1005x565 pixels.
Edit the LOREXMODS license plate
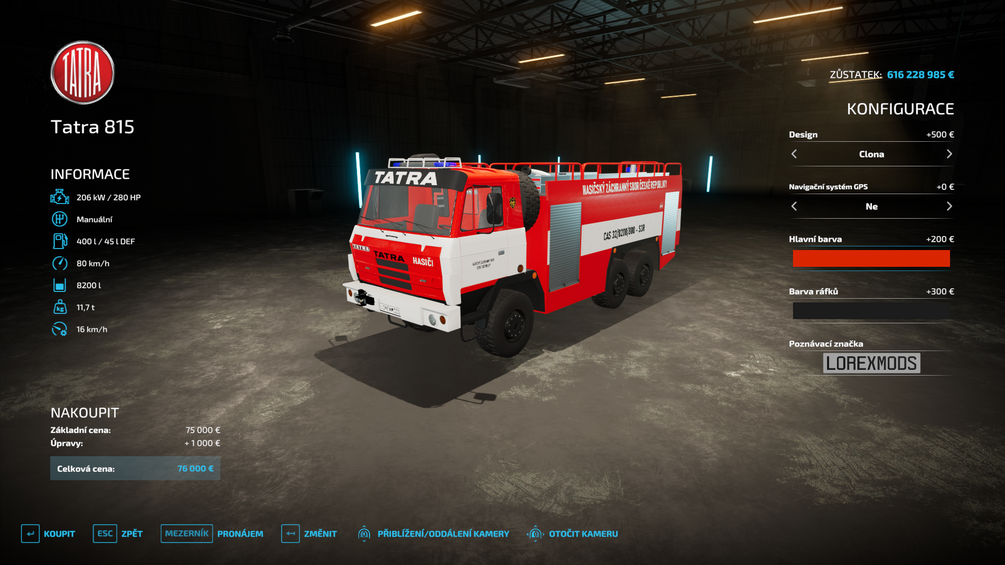(871, 363)
